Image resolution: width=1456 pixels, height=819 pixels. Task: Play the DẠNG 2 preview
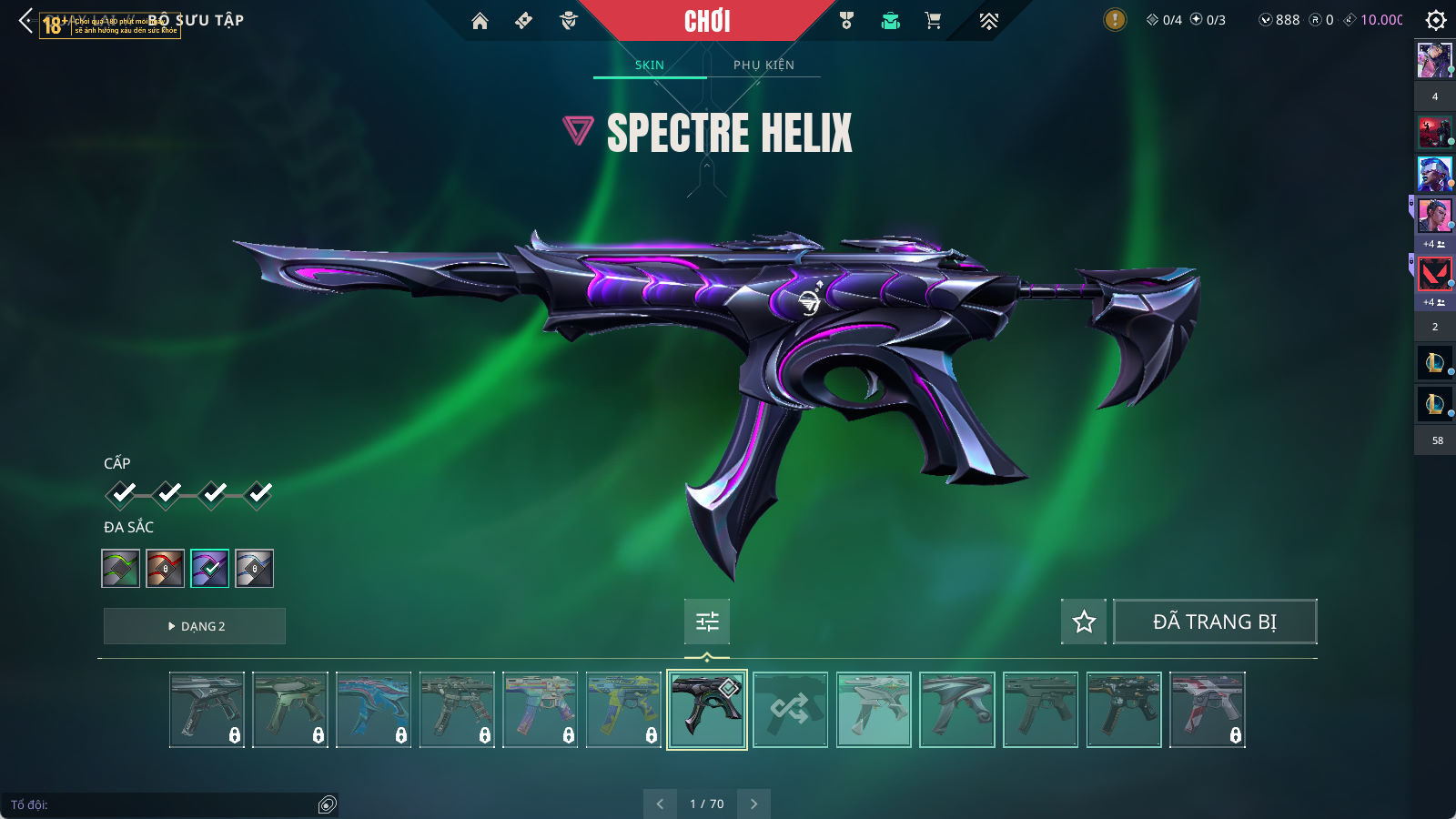click(x=195, y=626)
